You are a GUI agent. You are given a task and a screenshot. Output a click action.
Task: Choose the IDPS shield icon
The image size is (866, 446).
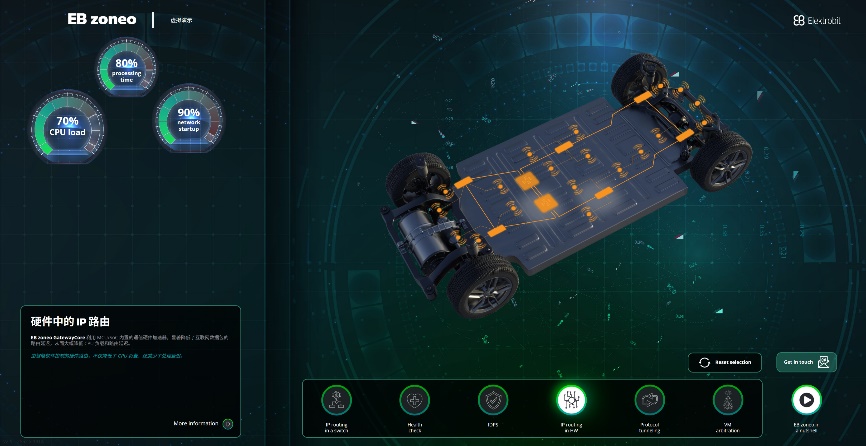pos(491,400)
